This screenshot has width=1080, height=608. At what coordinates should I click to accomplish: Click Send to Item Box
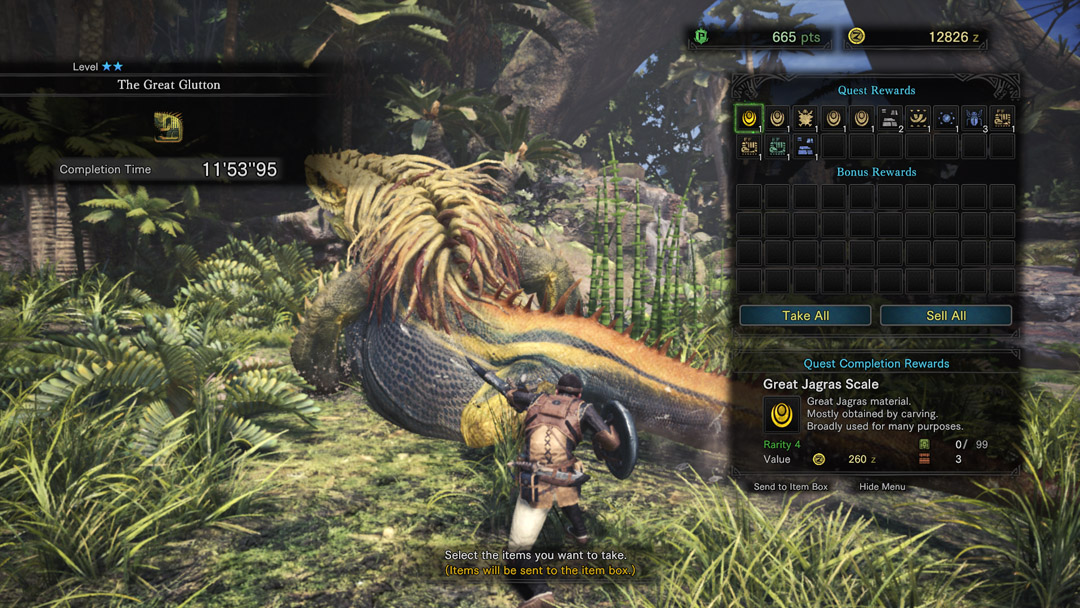tap(791, 487)
